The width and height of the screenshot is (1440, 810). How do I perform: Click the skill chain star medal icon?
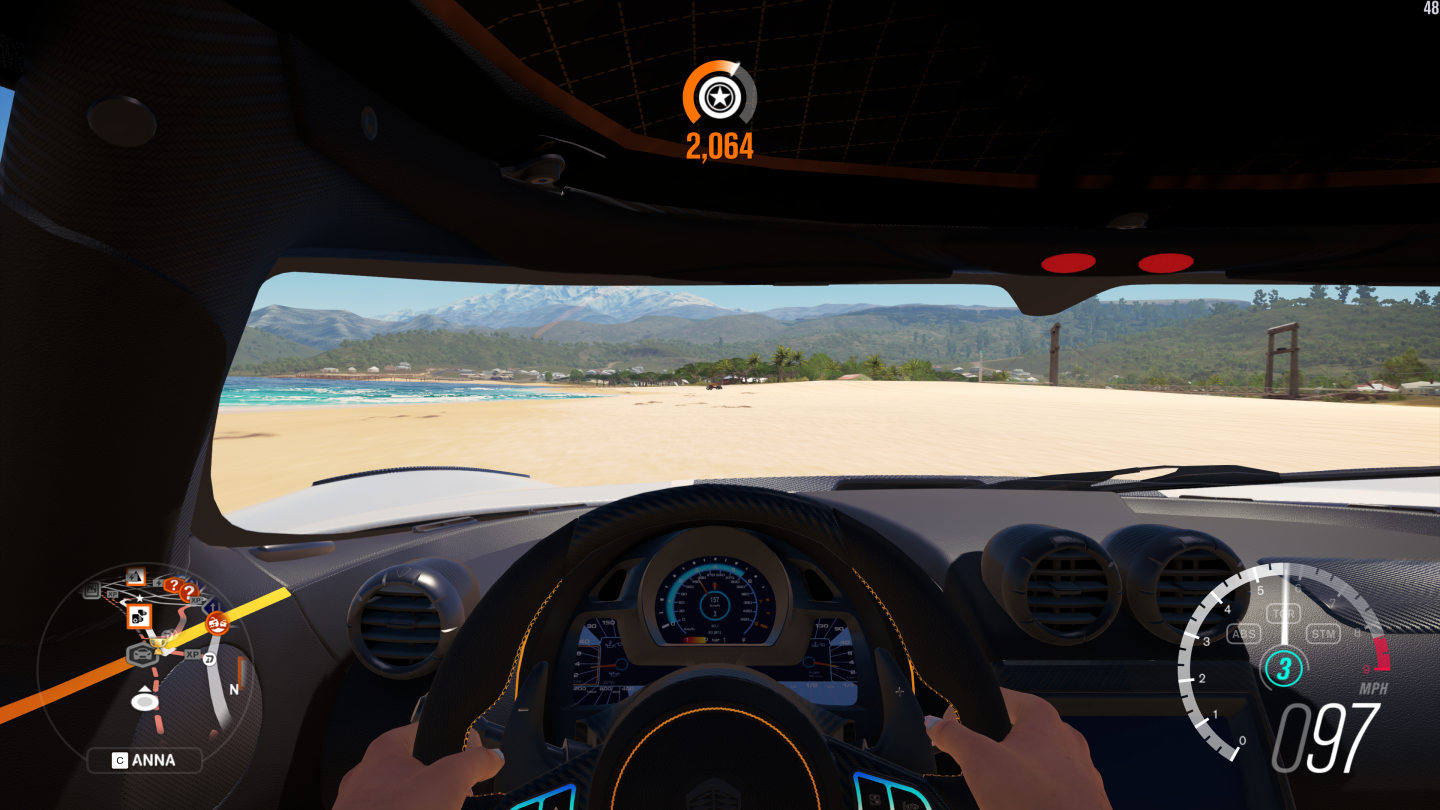pos(719,97)
